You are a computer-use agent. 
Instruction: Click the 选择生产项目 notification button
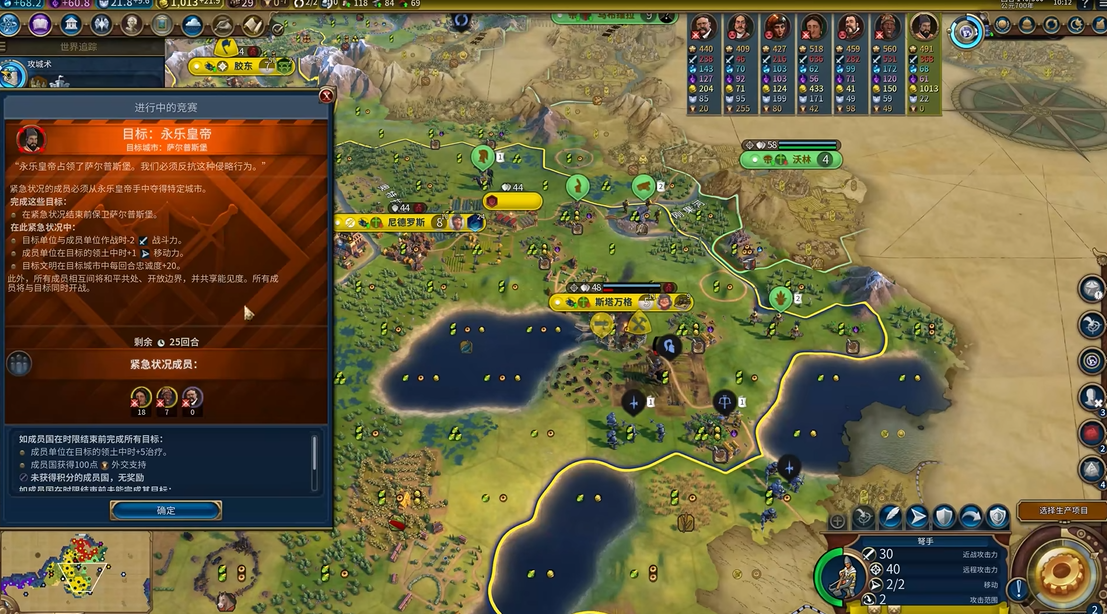(x=1063, y=511)
